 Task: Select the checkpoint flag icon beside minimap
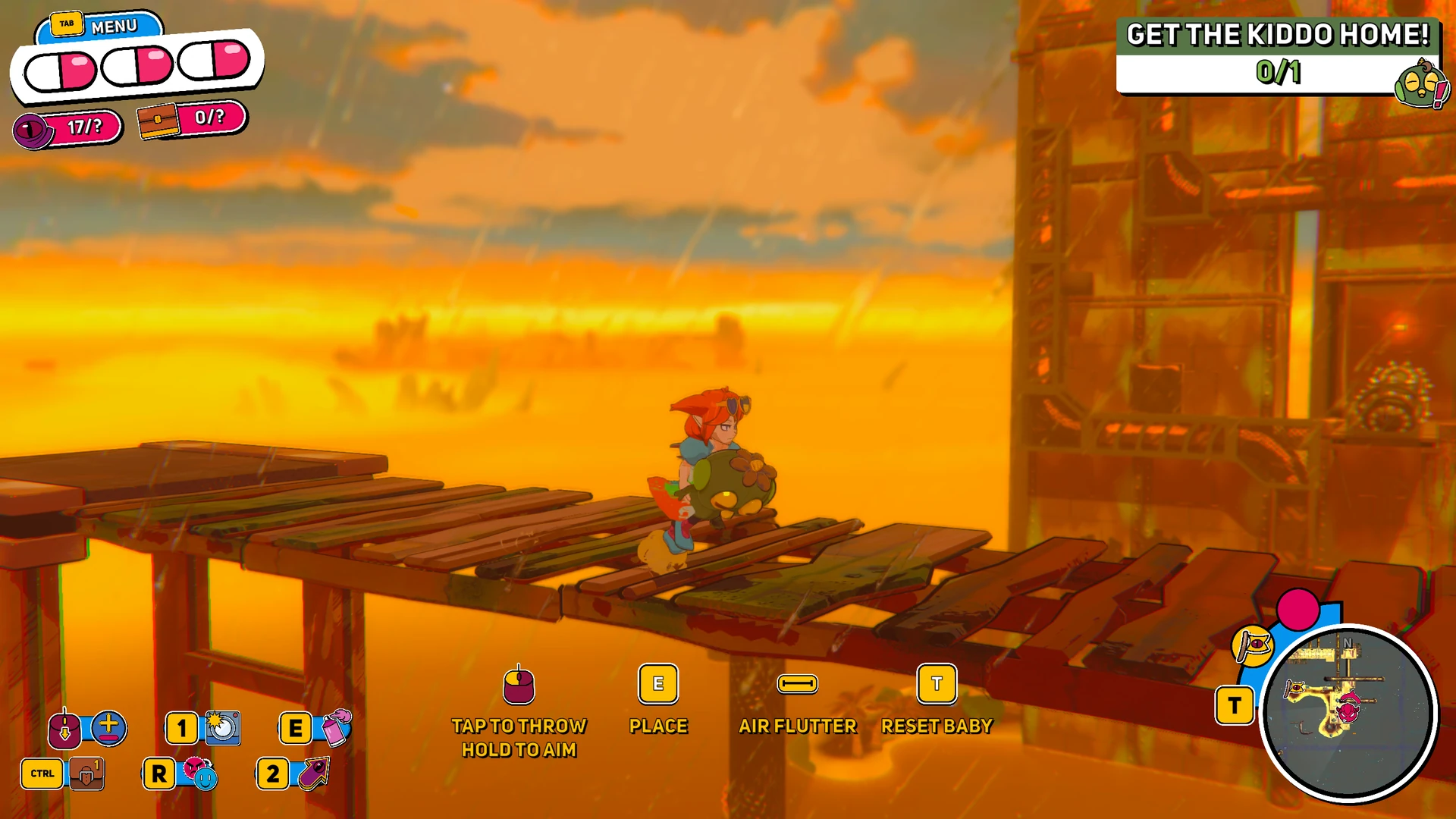pos(1253,646)
